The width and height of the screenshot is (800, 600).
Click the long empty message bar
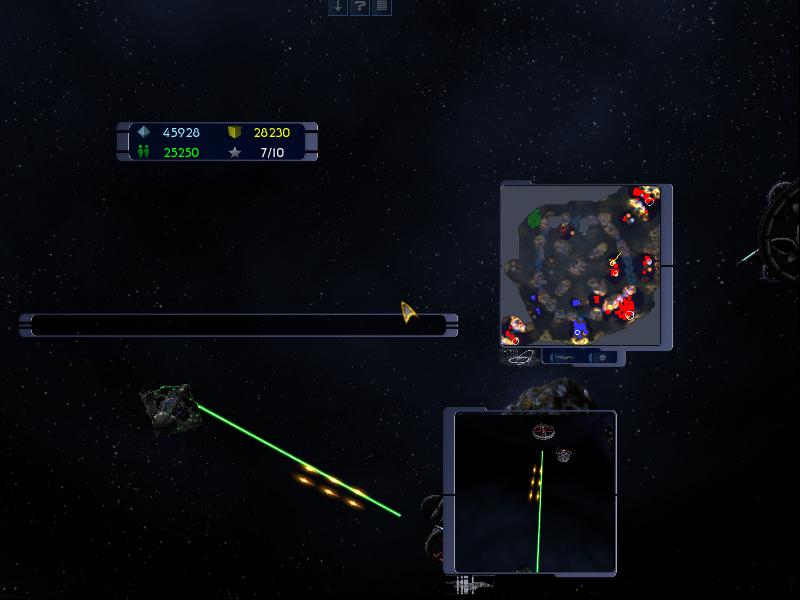[x=225, y=325]
